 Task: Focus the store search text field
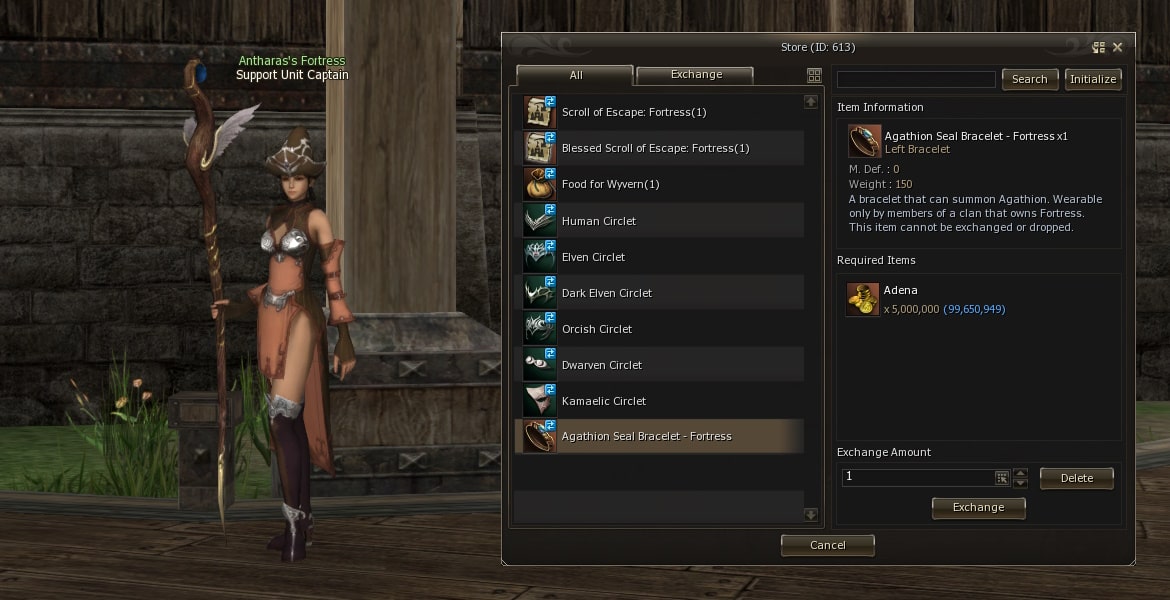916,79
